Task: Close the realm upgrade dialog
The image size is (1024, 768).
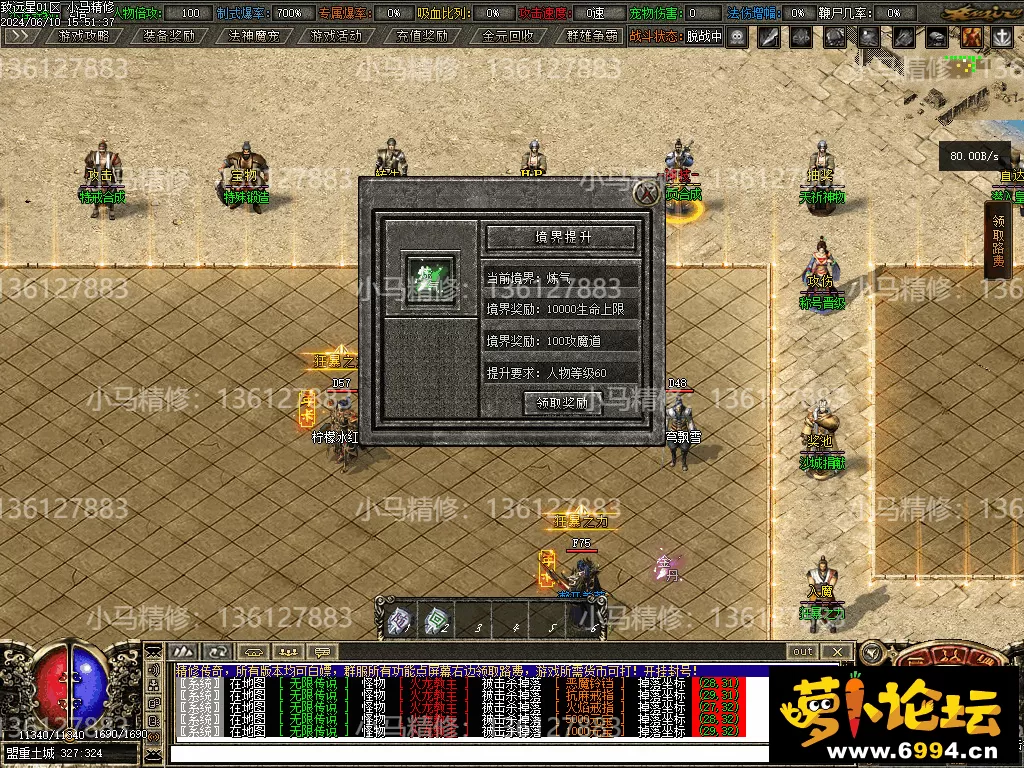Action: click(648, 193)
